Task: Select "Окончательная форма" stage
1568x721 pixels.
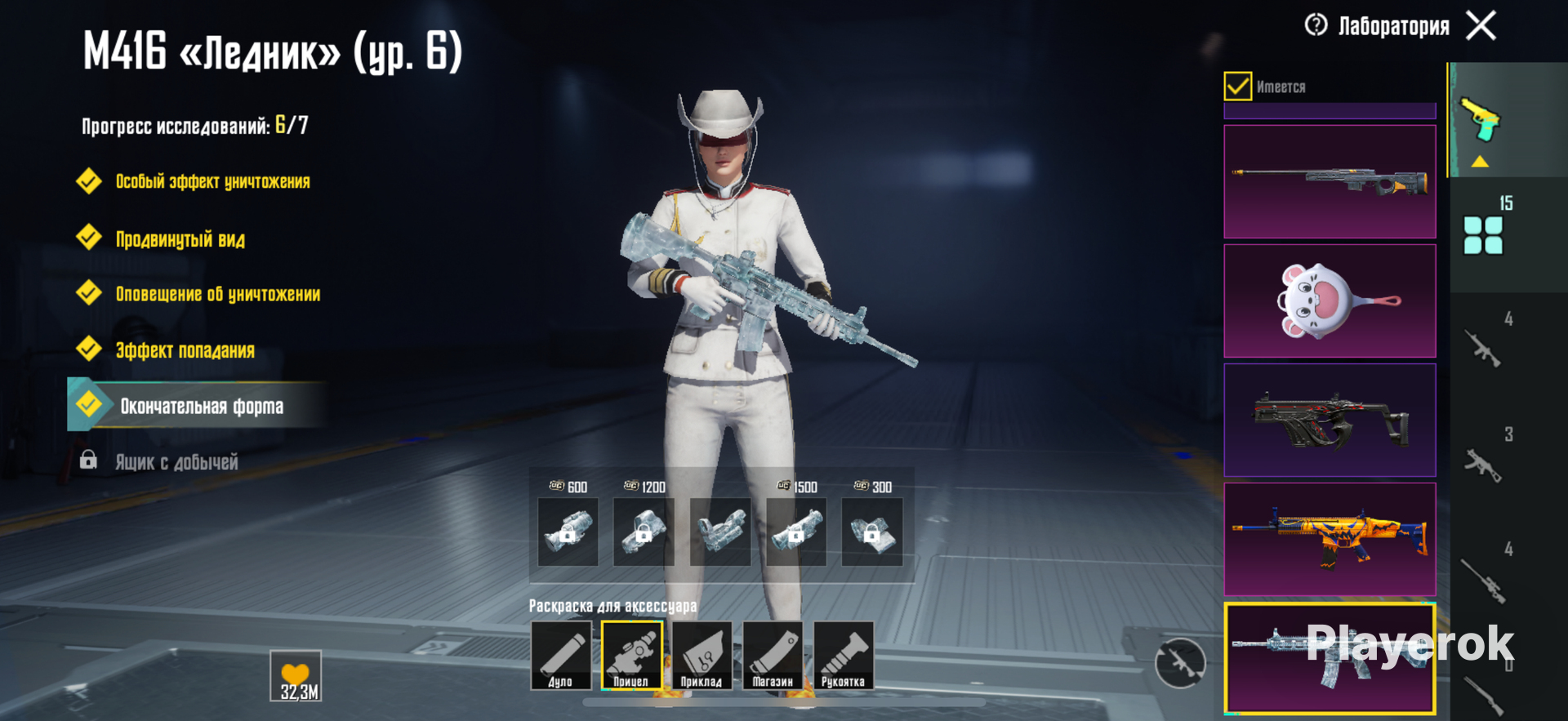Action: pyautogui.click(x=201, y=406)
